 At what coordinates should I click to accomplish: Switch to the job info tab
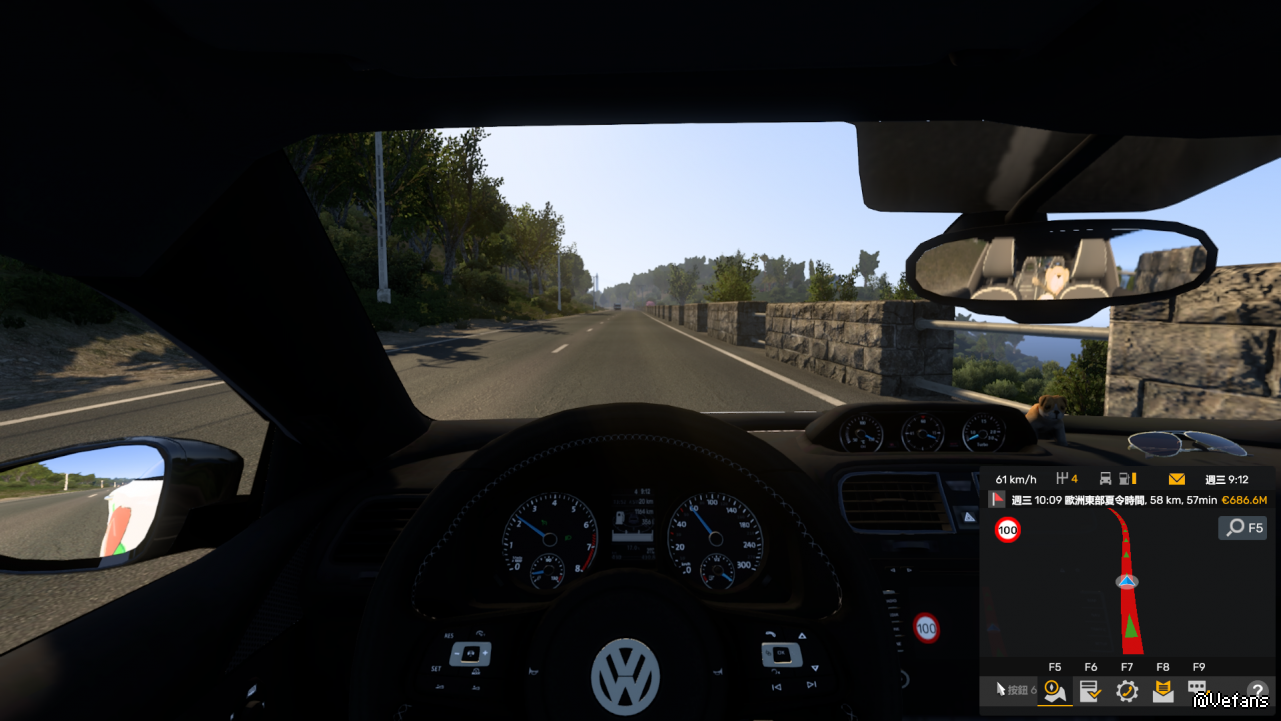pyautogui.click(x=1091, y=690)
